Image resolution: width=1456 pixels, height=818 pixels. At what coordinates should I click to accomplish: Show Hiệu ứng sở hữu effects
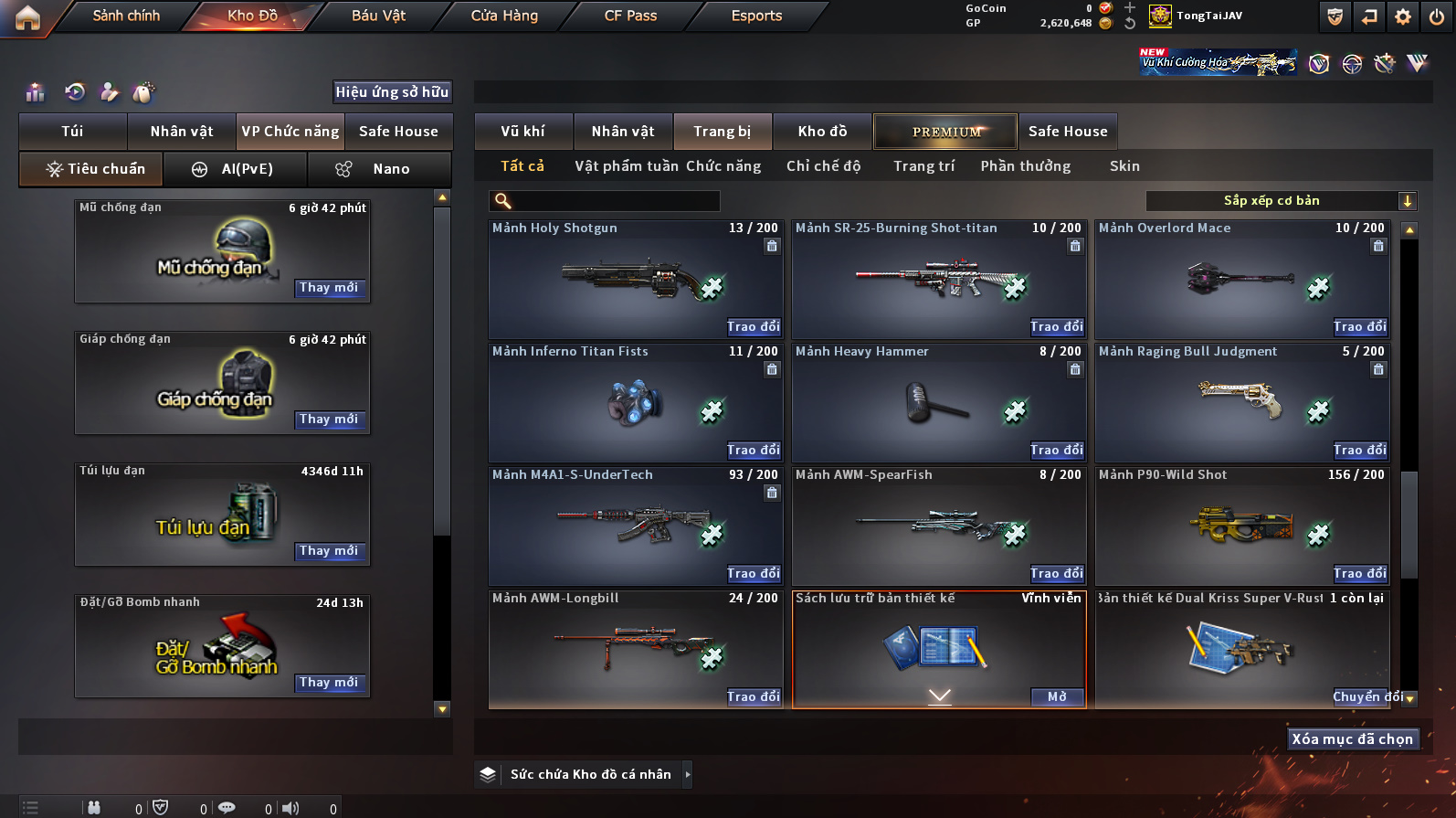click(x=392, y=91)
